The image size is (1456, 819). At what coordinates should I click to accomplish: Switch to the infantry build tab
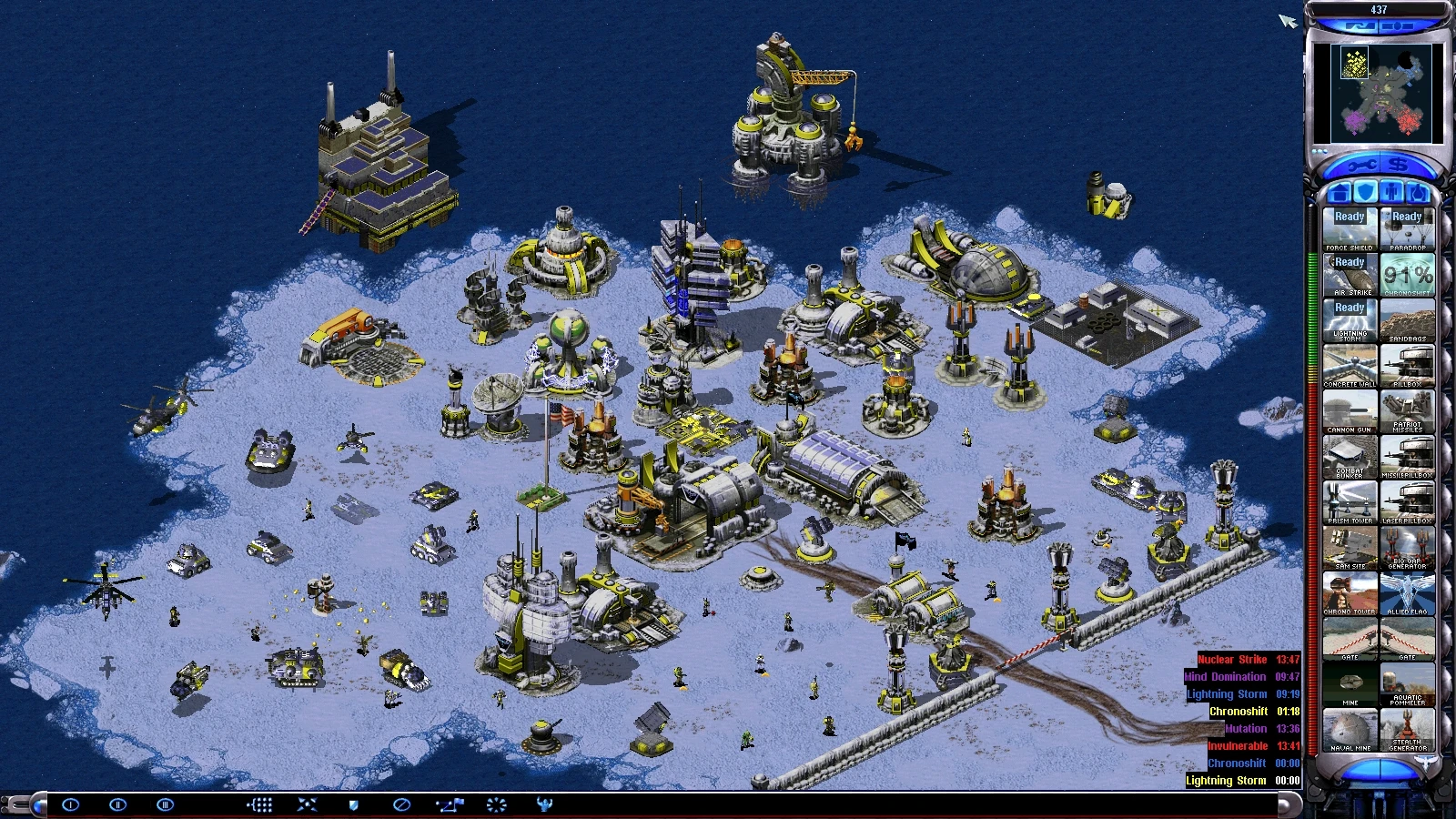coord(1391,193)
